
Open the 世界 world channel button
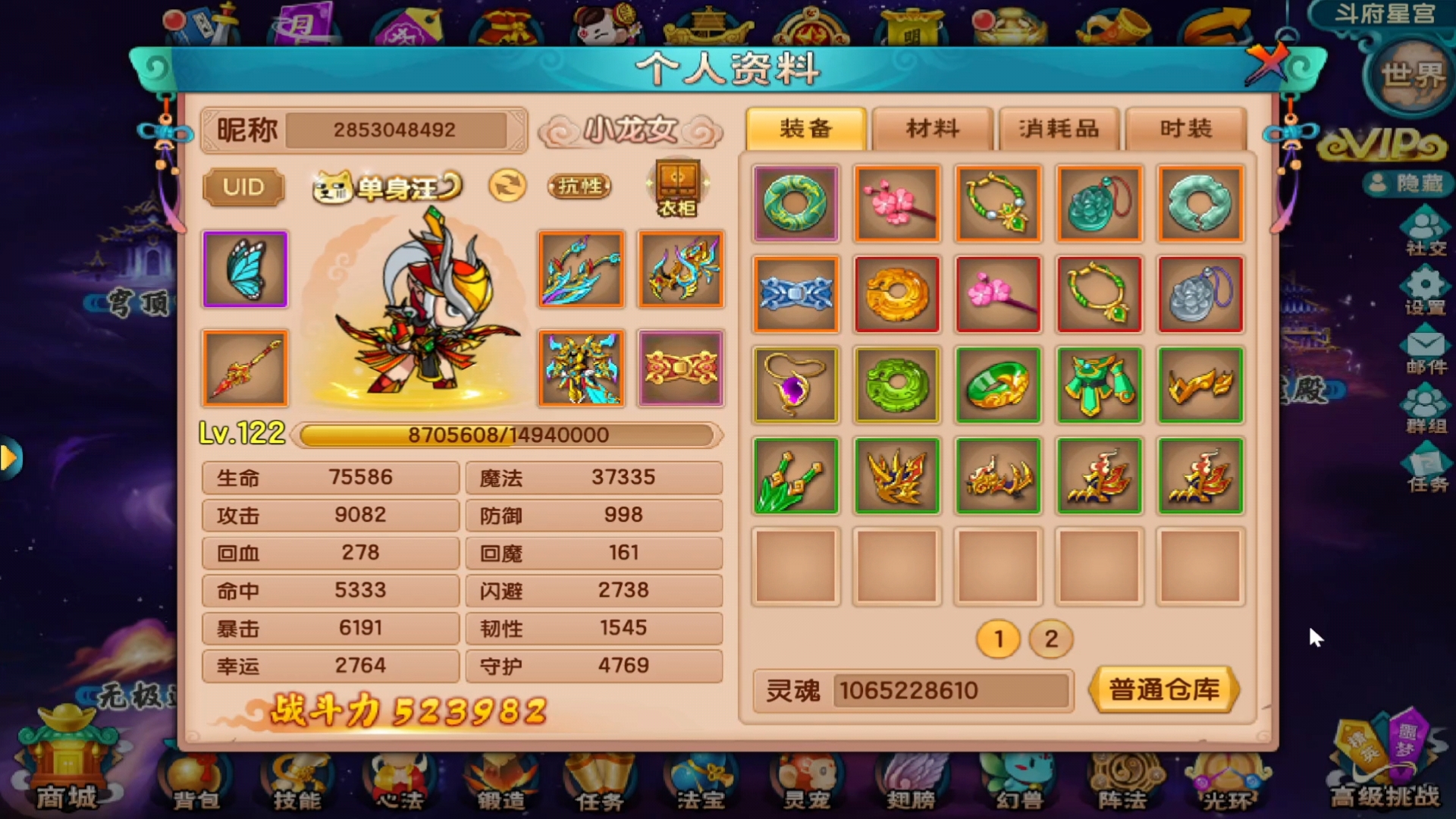pos(1412,76)
